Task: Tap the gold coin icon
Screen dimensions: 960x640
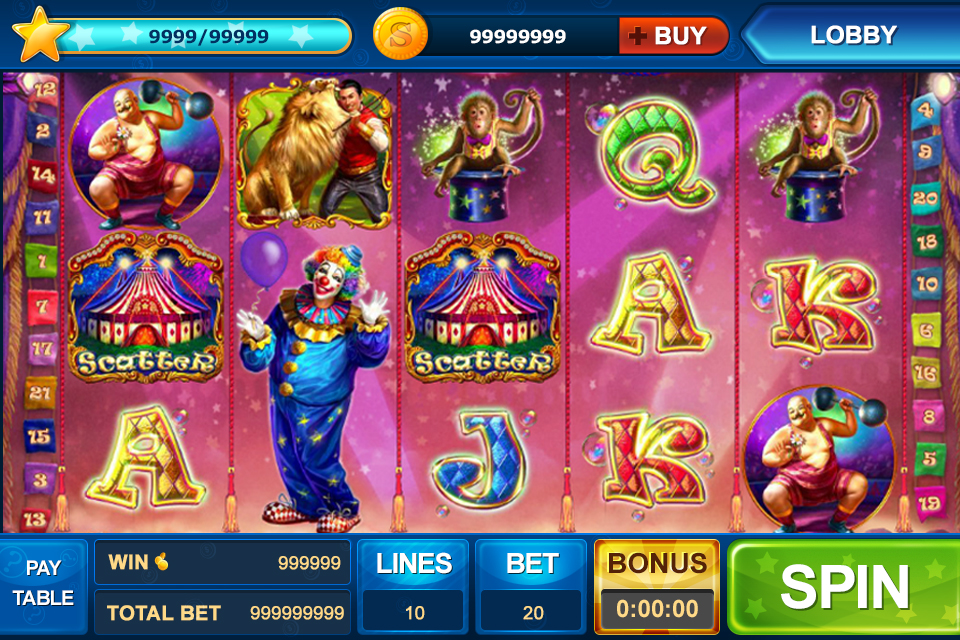Action: [x=399, y=36]
